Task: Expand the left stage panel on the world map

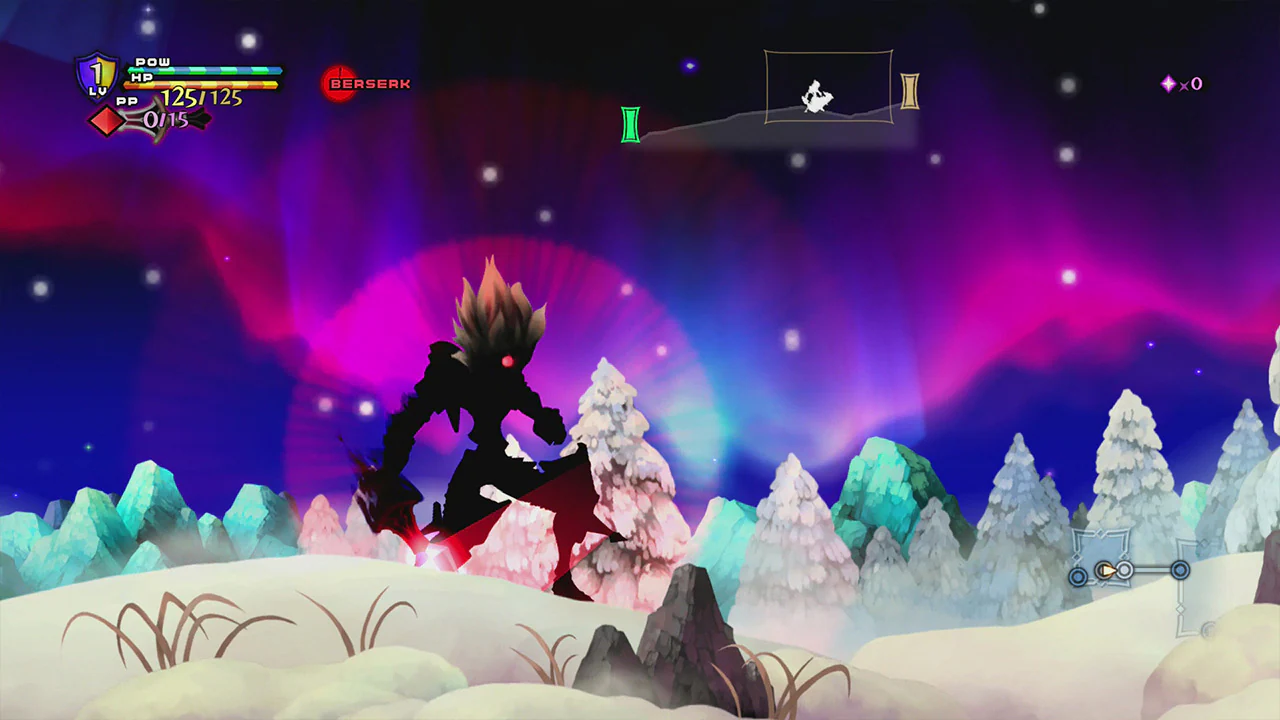Action: click(x=1102, y=558)
